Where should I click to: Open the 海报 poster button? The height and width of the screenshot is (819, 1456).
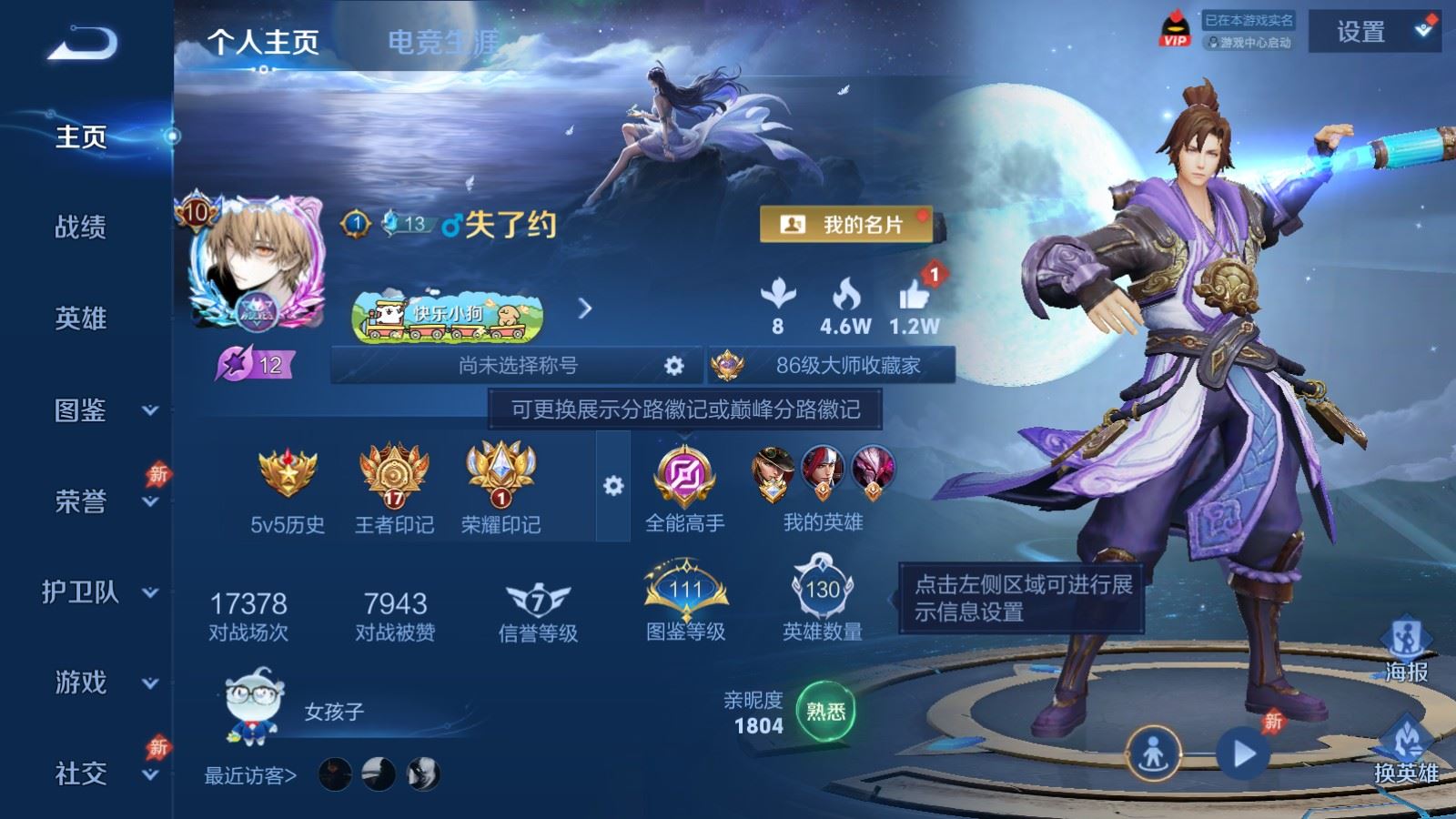1406,651
